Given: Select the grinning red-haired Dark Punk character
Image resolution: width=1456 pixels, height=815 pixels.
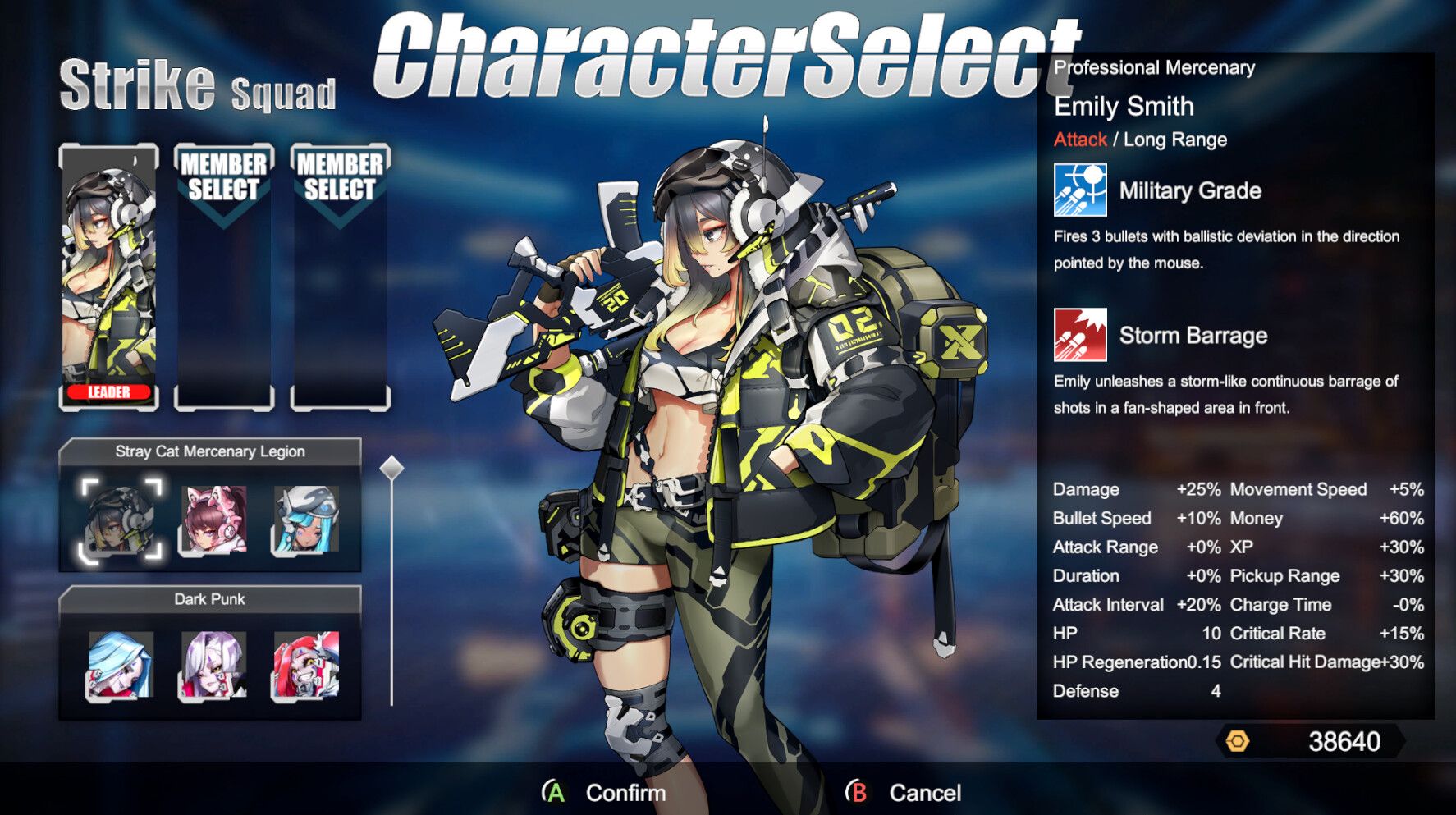Looking at the screenshot, I should point(307,666).
